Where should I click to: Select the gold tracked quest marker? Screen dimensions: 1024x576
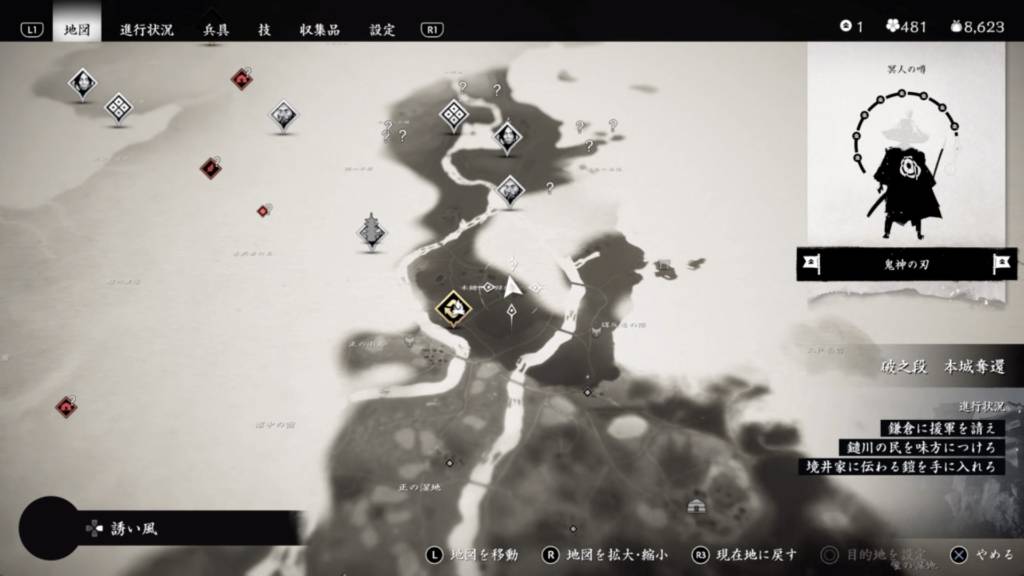click(x=454, y=309)
